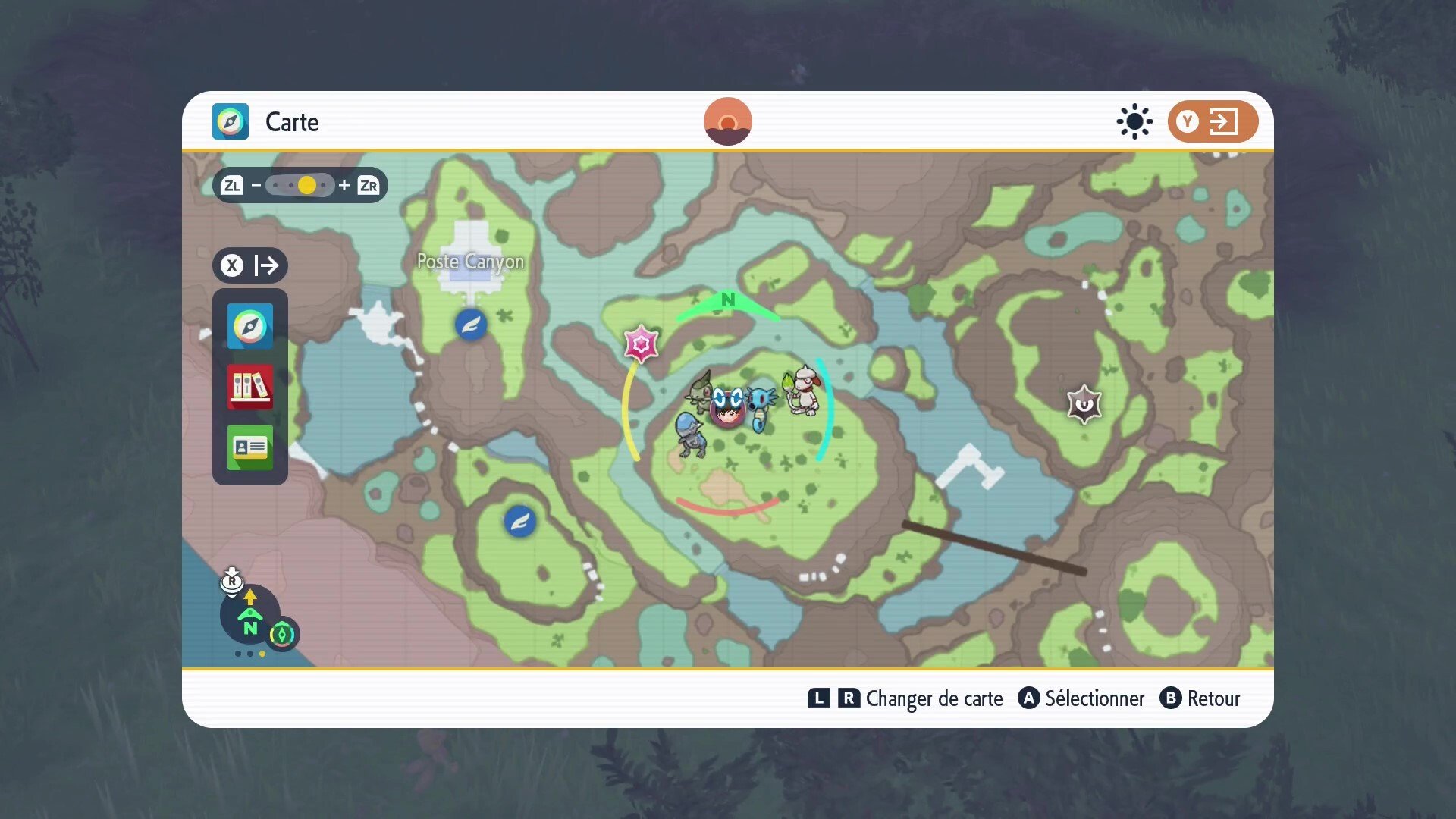This screenshot has width=1456, height=819.
Task: Toggle the north-lock compass orientation control
Action: (x=249, y=614)
